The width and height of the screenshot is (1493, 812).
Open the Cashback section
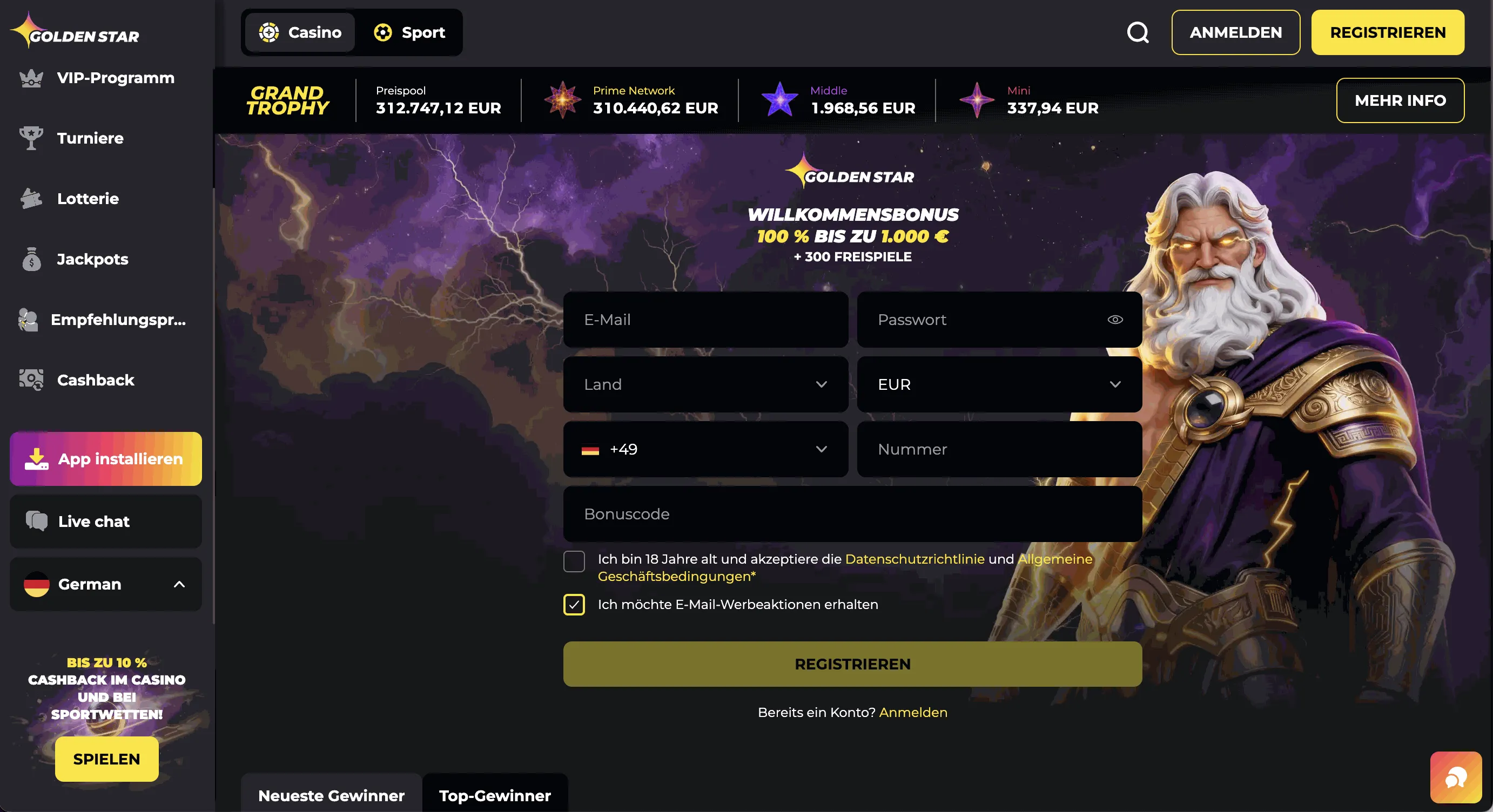95,381
